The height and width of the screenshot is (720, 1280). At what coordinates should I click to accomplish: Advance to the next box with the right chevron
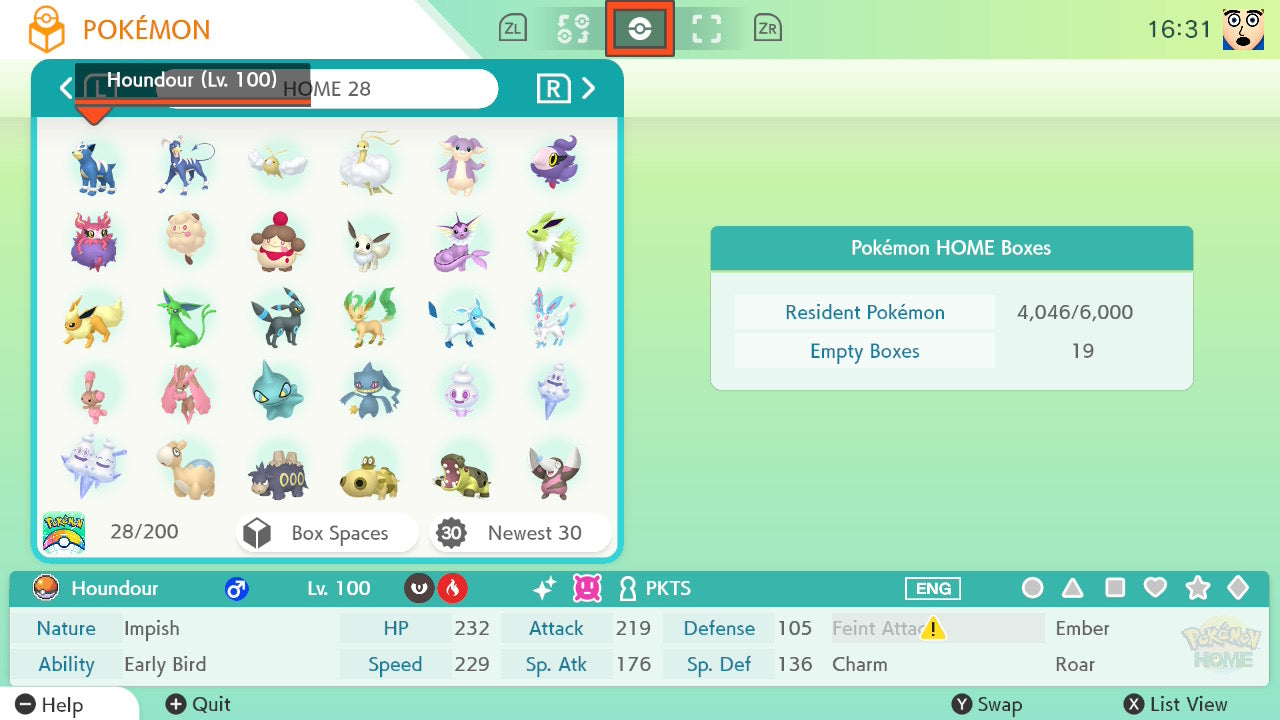tap(589, 88)
